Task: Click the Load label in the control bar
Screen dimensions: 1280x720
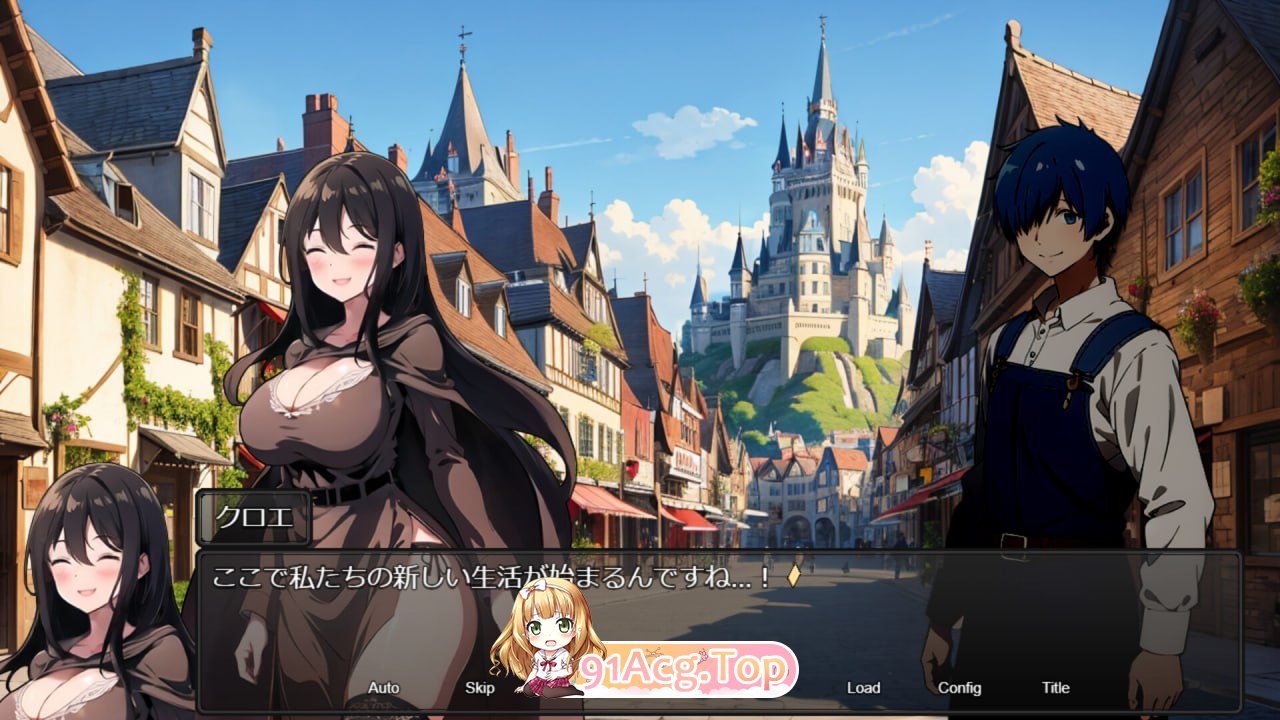Action: coord(862,688)
